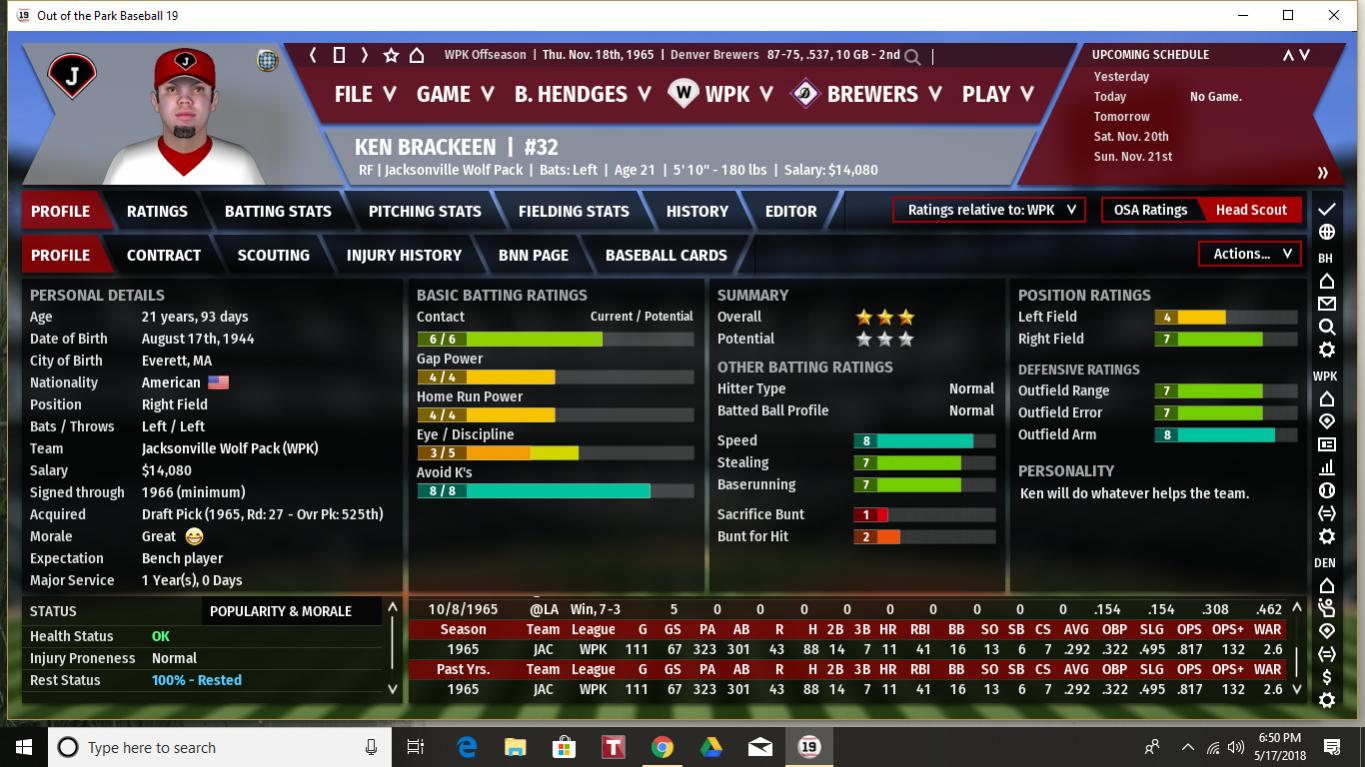
Task: Close the Out of the Park Baseball window
Action: coord(1334,15)
